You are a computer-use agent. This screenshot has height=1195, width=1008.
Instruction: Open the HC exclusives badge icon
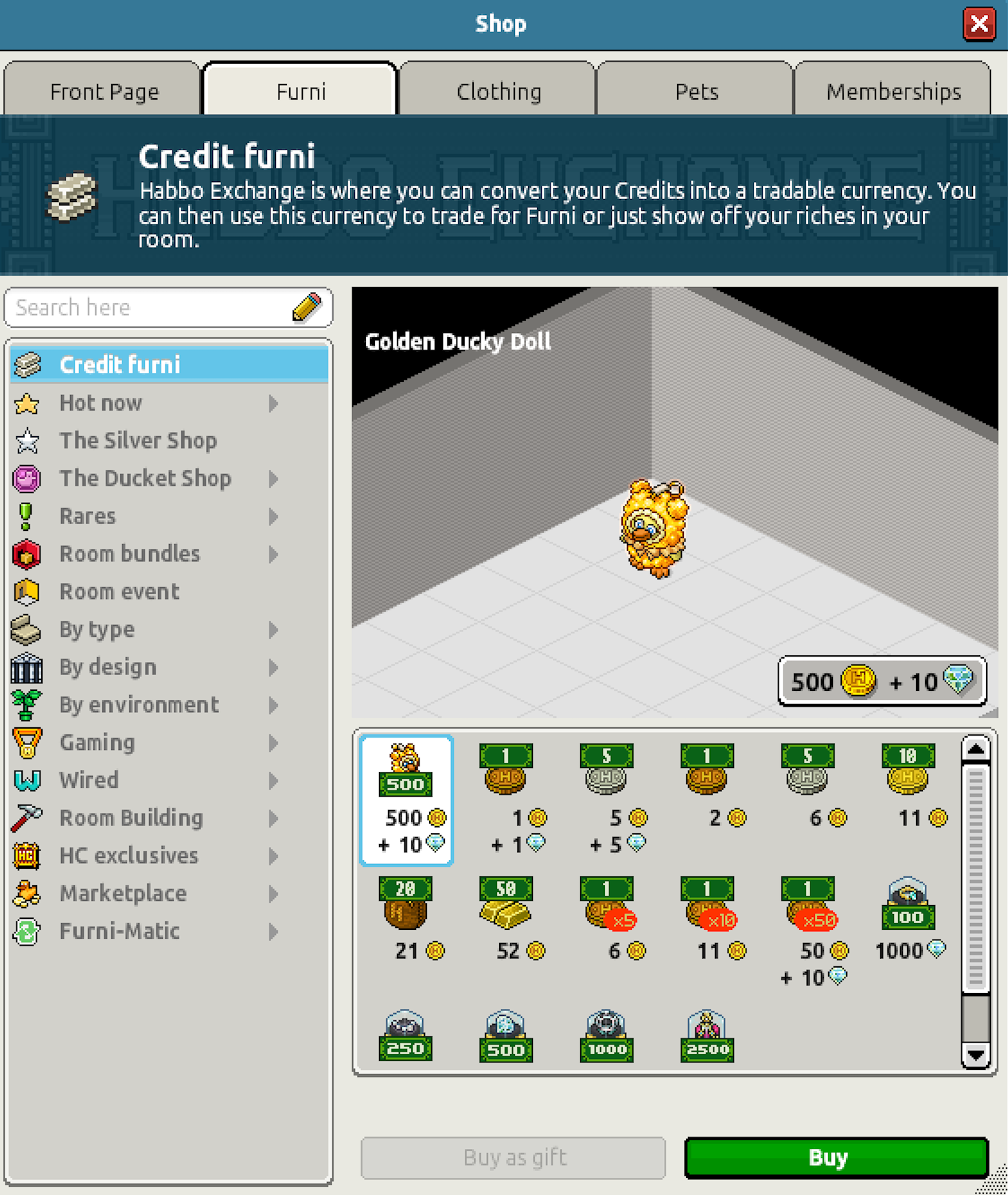click(26, 856)
